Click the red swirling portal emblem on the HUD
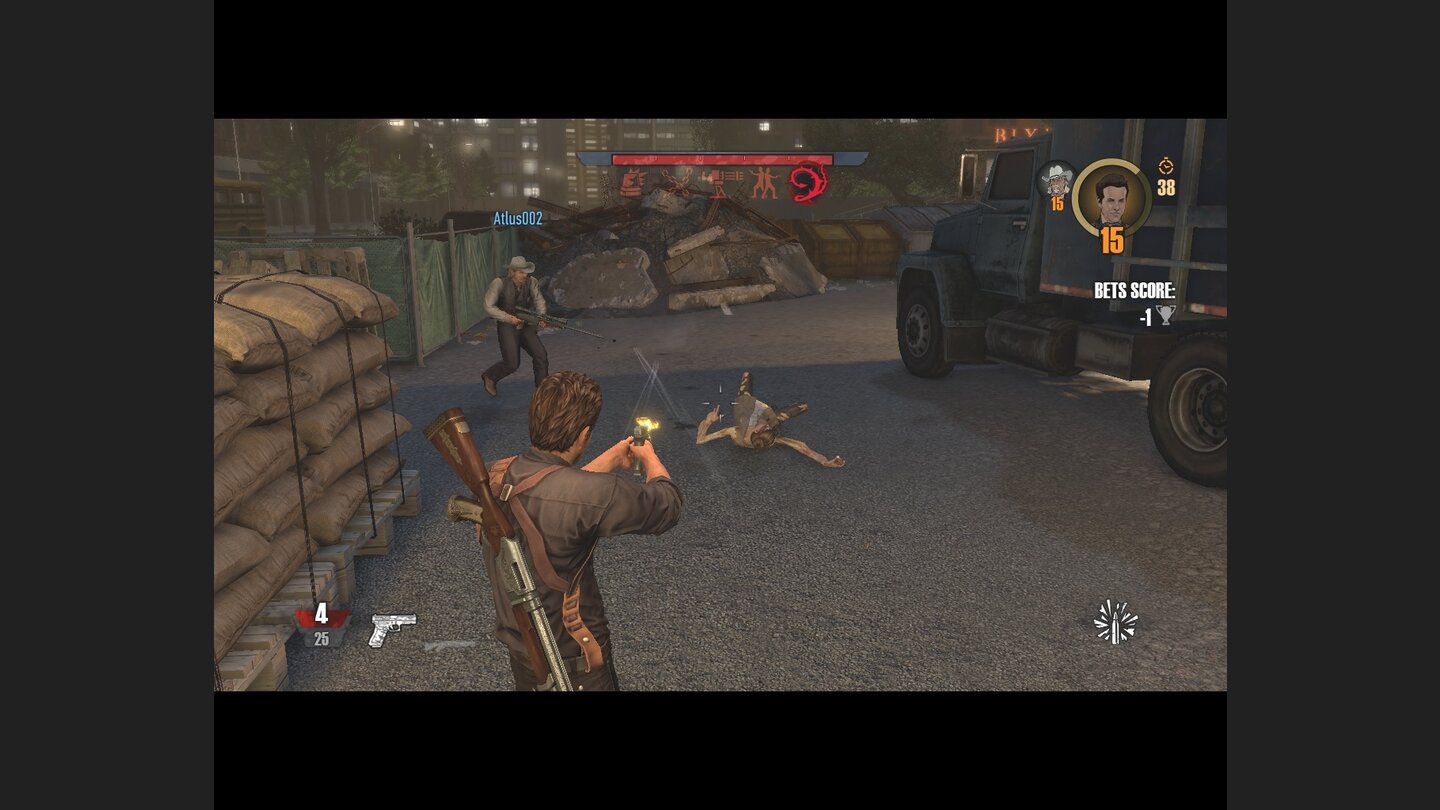Image resolution: width=1440 pixels, height=810 pixels. 807,185
